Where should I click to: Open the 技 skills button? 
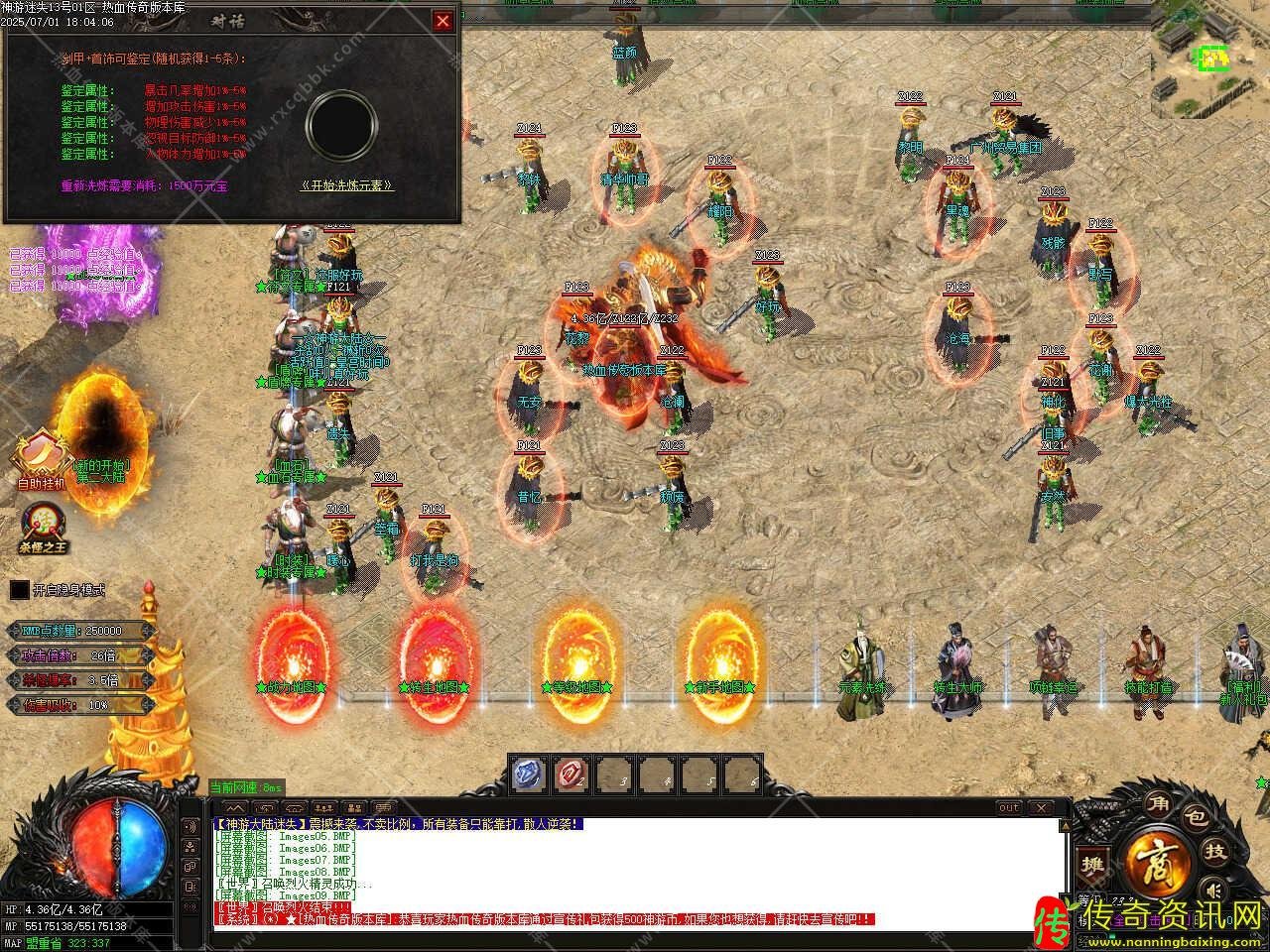[1215, 851]
